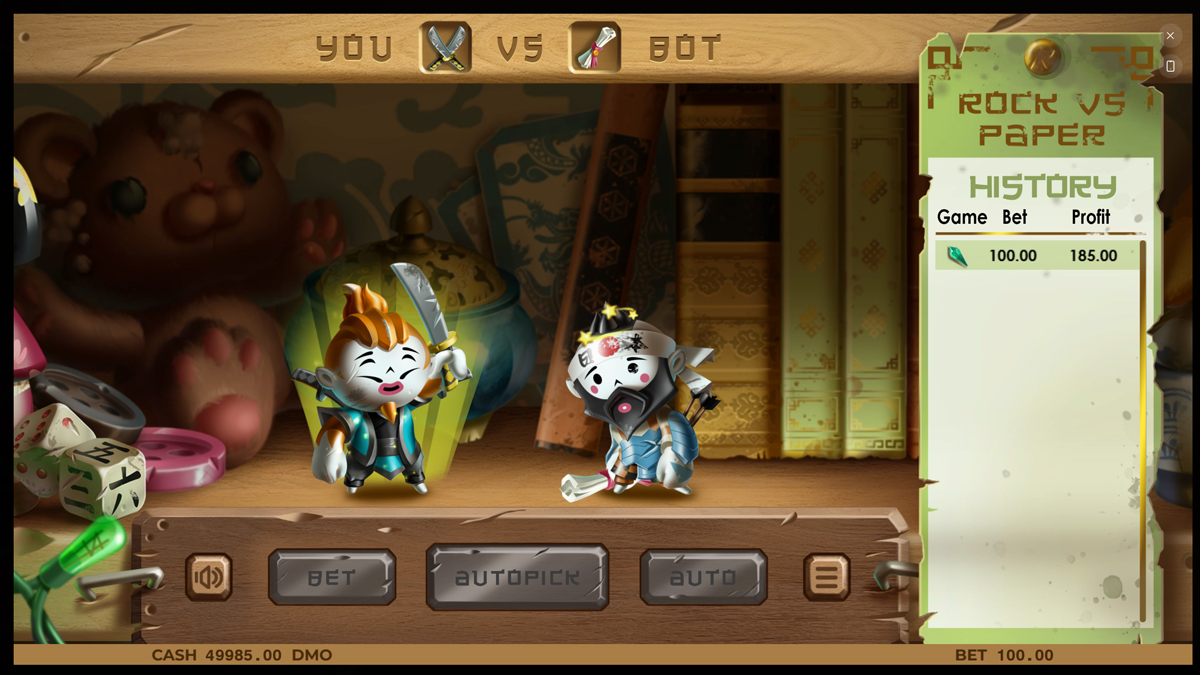Open the hamburger menu button
This screenshot has height=675, width=1200.
point(826,577)
